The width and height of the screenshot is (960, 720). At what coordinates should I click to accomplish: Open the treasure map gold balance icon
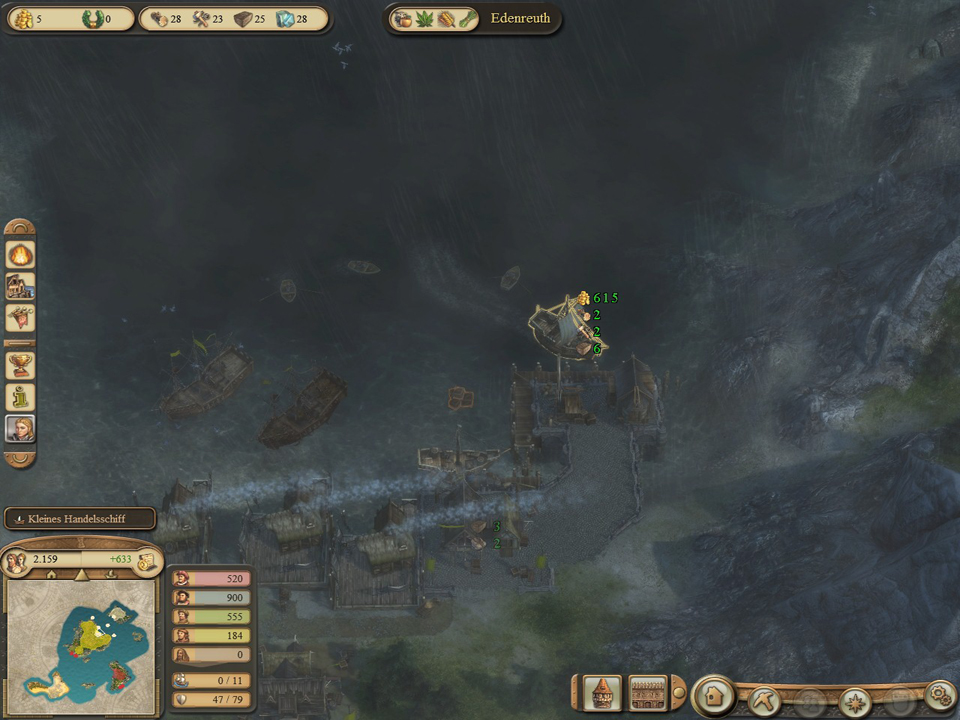pyautogui.click(x=147, y=561)
